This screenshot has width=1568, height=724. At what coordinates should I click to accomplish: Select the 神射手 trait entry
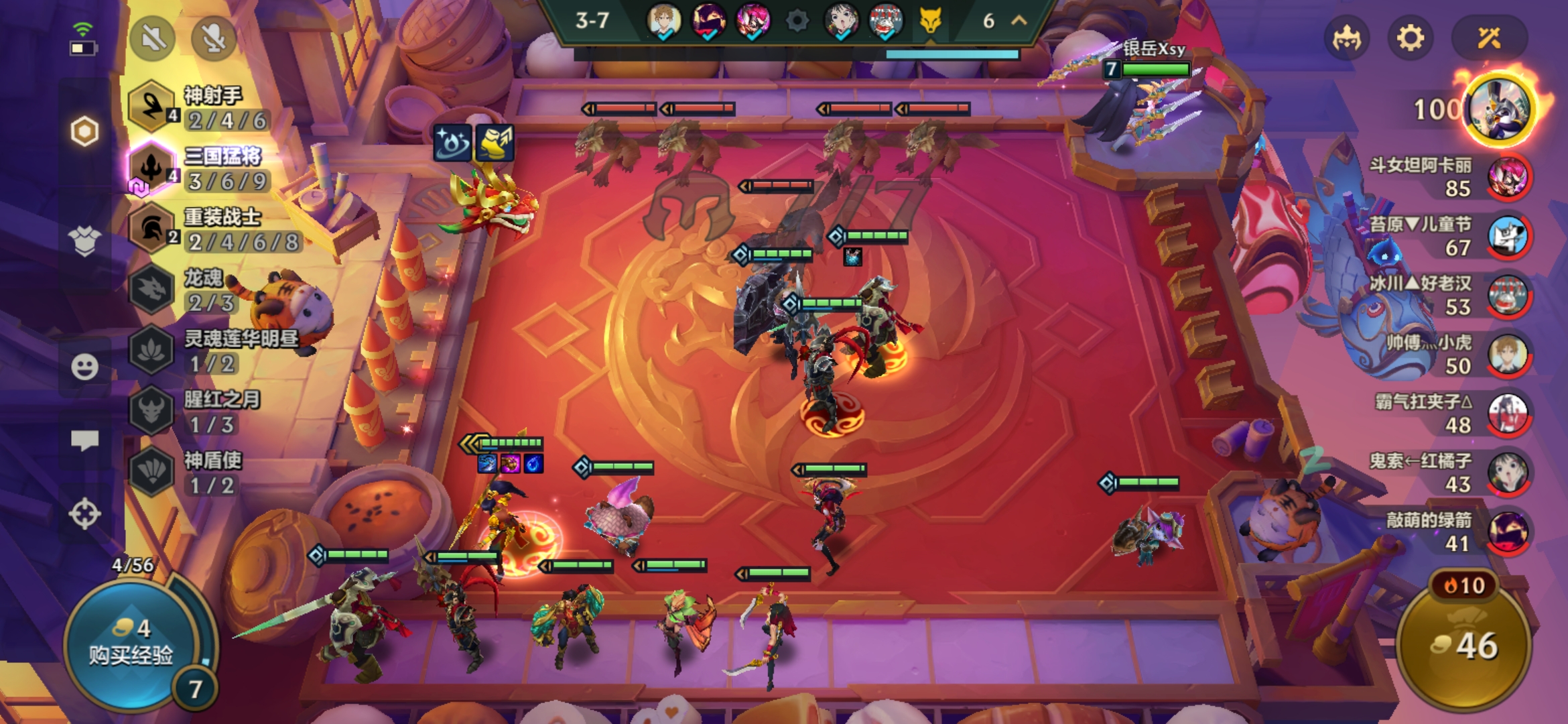tap(201, 107)
